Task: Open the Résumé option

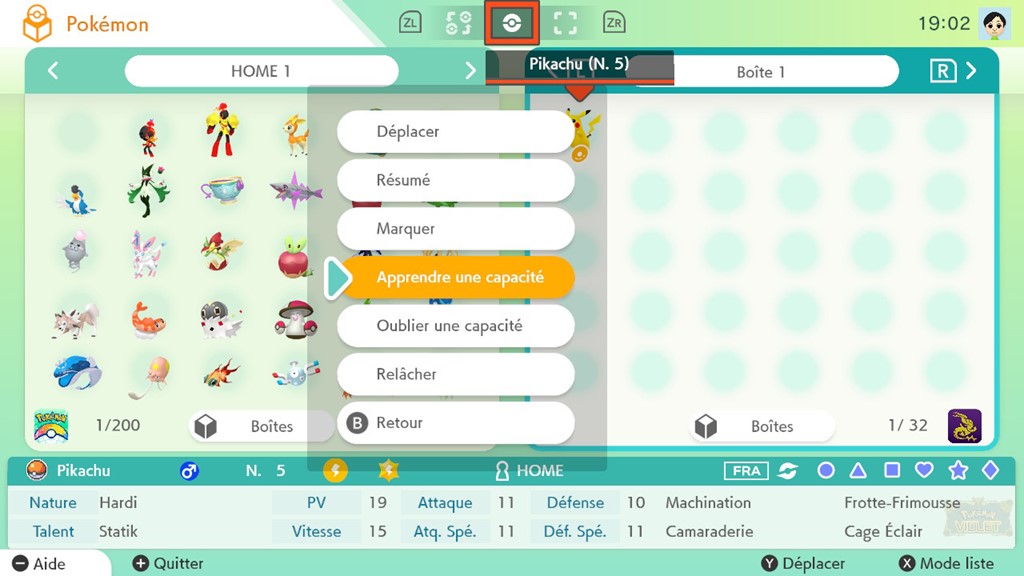Action: [456, 180]
